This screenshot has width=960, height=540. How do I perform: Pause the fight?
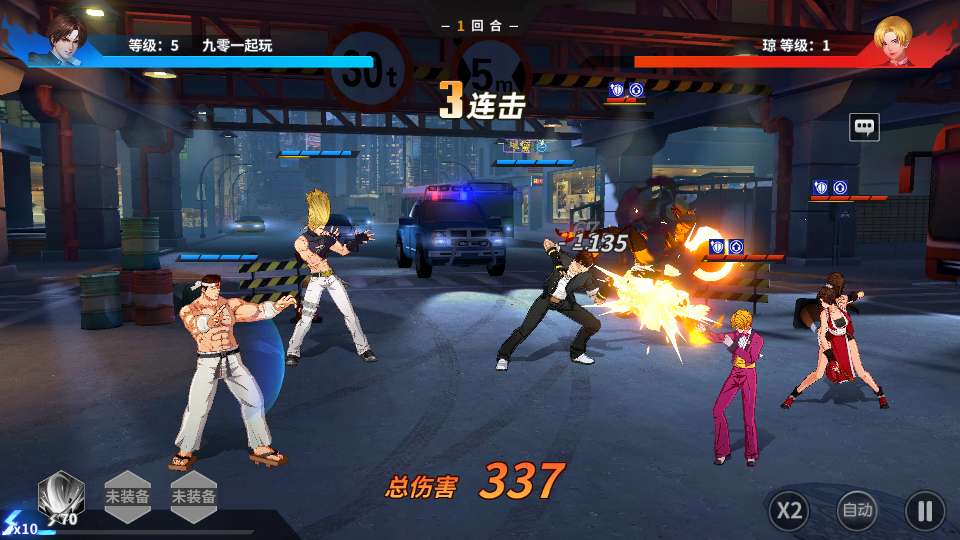[924, 511]
